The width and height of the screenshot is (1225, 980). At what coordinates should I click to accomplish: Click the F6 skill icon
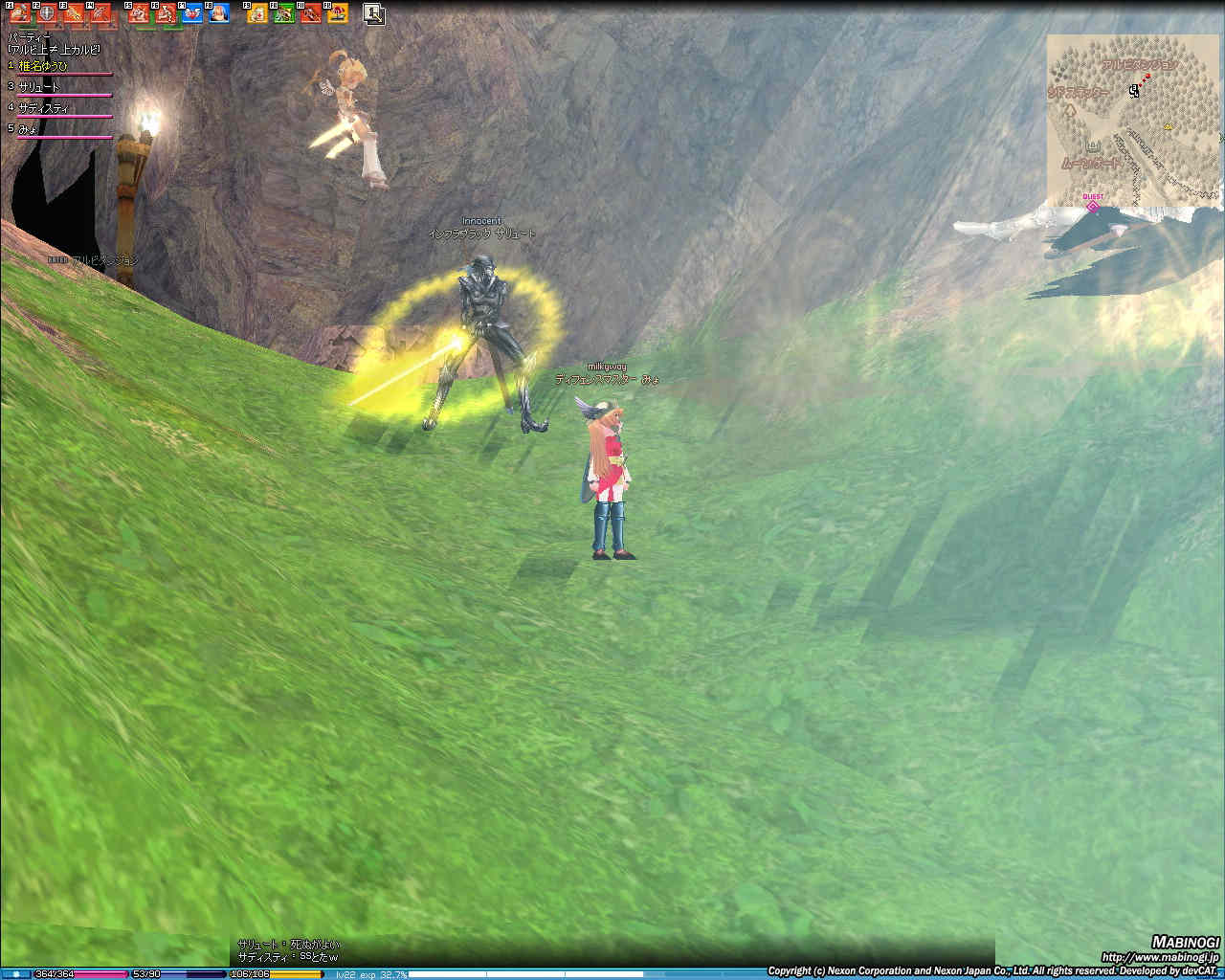(166, 13)
